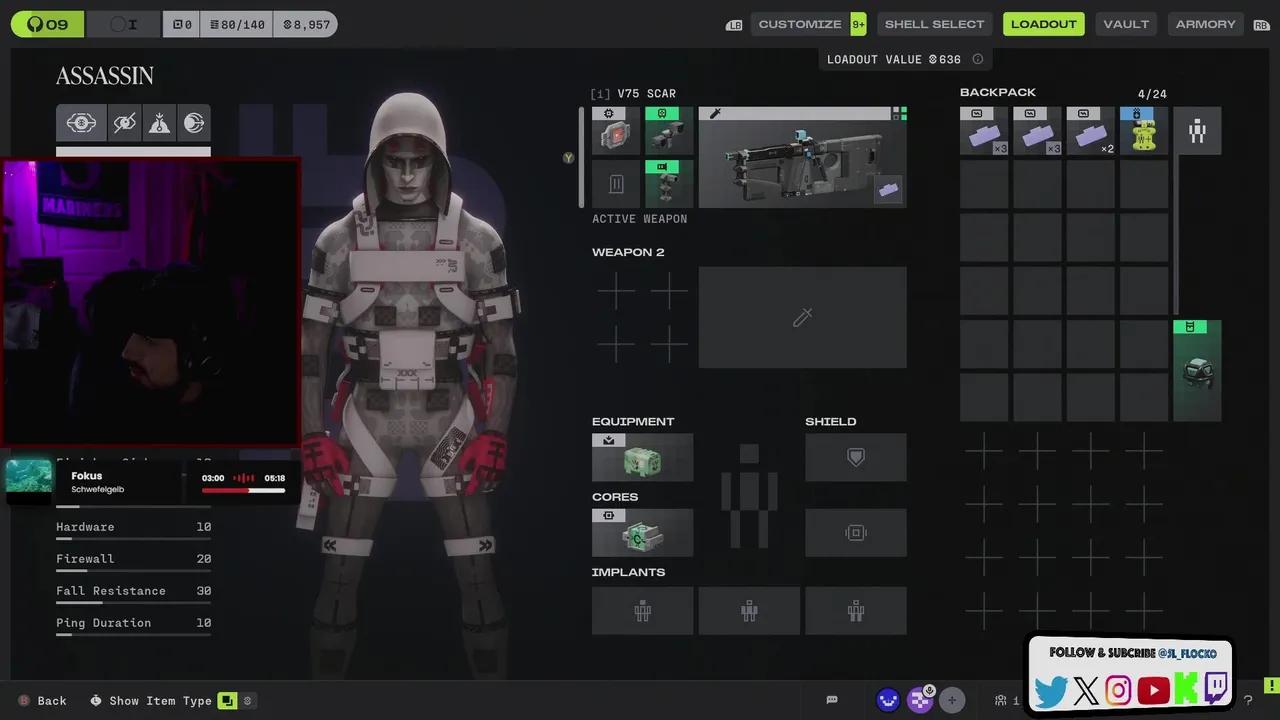The image size is (1280, 720).
Task: Select the core chip in the Cores slot
Action: point(642,532)
